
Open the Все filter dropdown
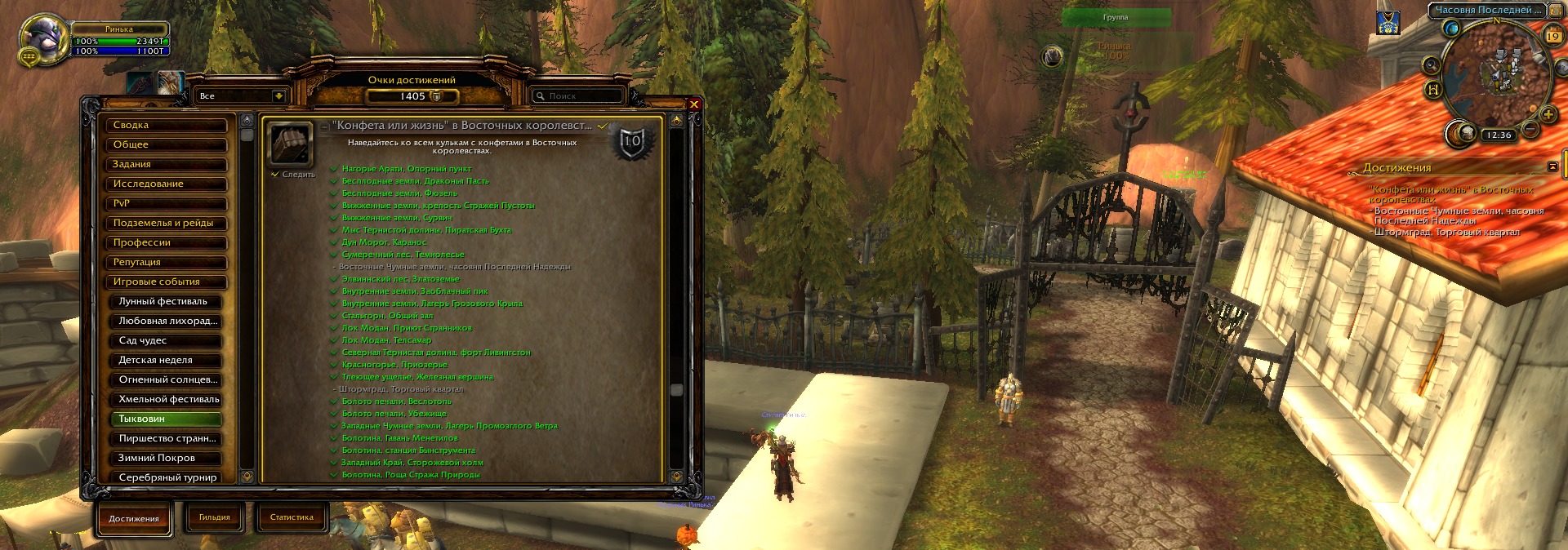pyautogui.click(x=278, y=96)
